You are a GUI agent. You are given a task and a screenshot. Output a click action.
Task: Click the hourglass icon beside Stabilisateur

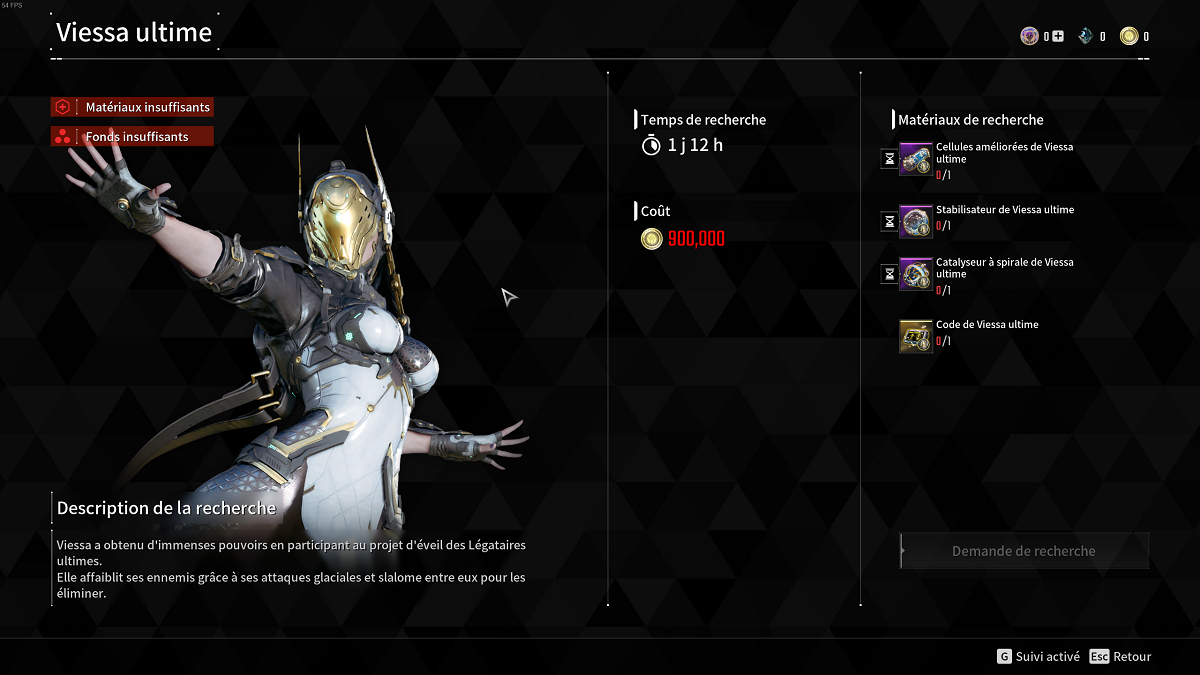tap(889, 221)
